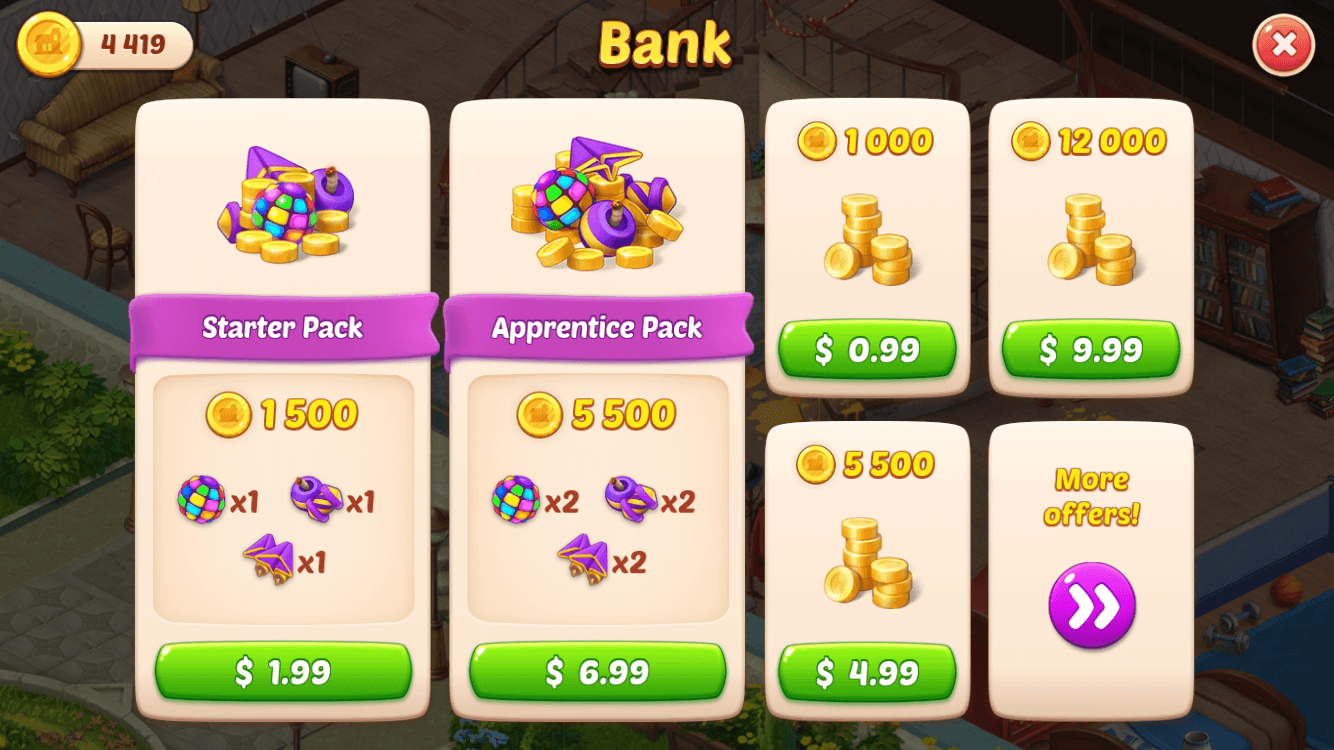Click the Starter Pack ribbon banner

coord(282,327)
